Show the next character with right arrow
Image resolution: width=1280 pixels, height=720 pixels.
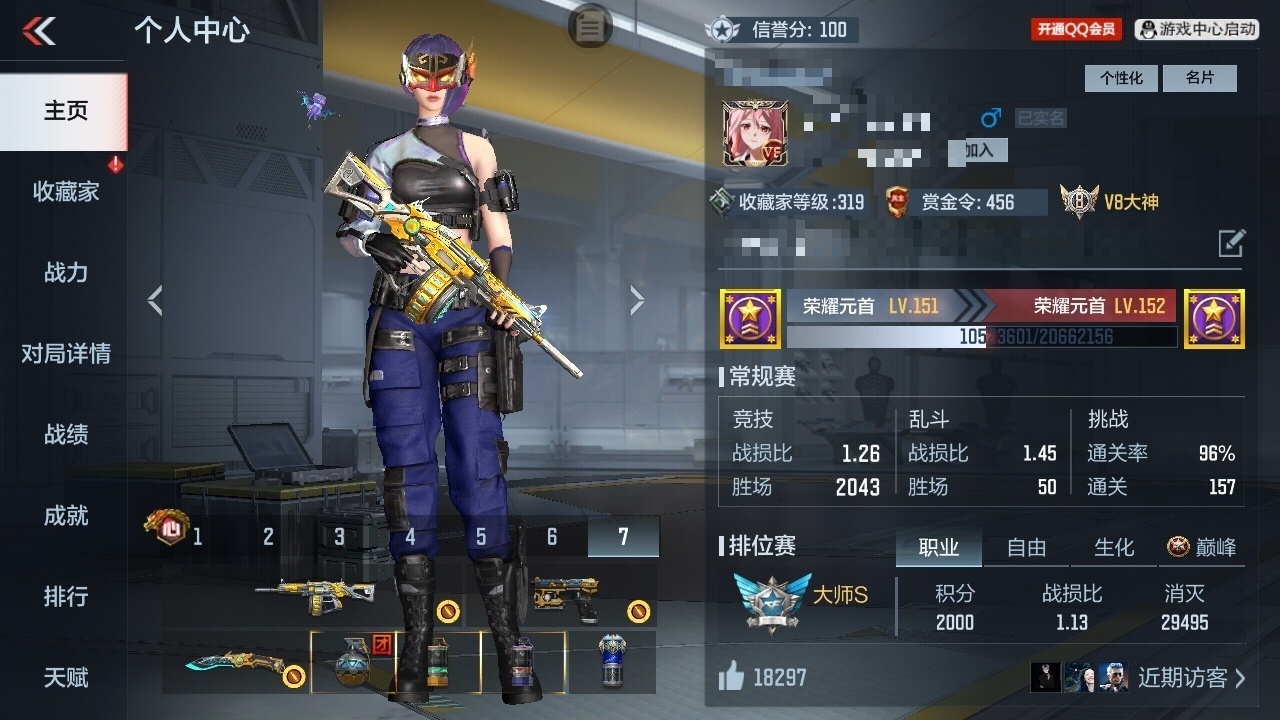[x=637, y=300]
